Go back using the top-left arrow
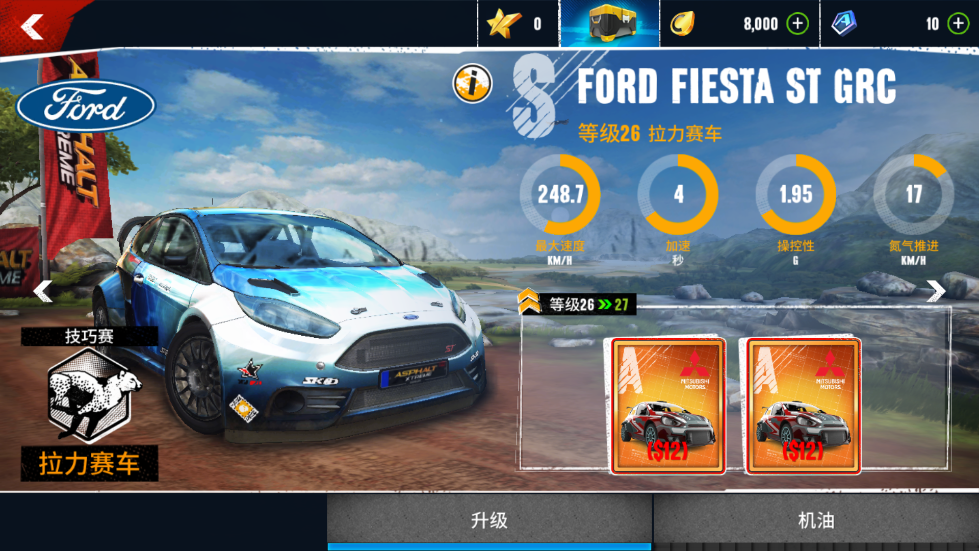The height and width of the screenshot is (551, 979). pos(32,27)
